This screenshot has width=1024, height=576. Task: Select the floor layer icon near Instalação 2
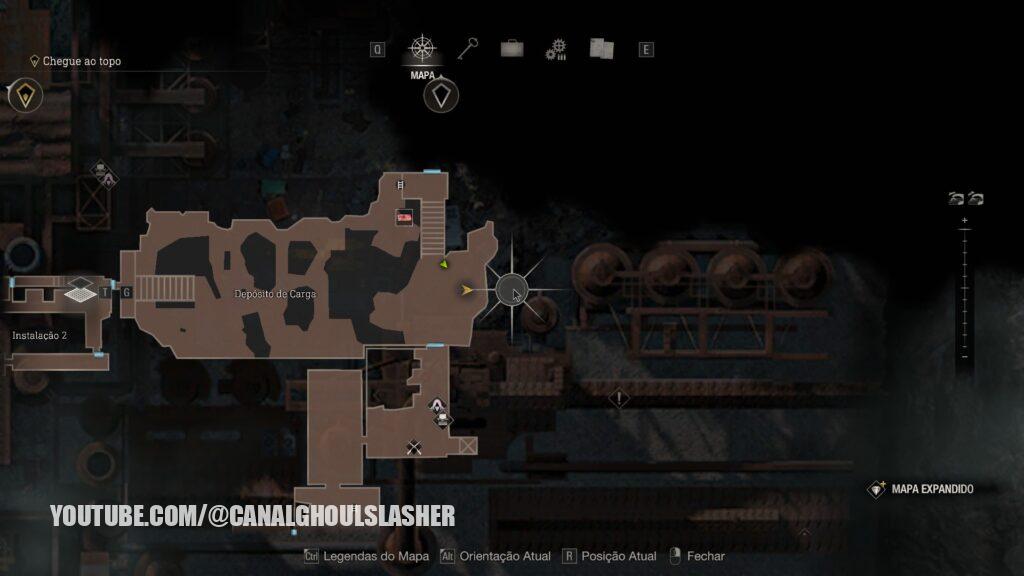pyautogui.click(x=79, y=291)
